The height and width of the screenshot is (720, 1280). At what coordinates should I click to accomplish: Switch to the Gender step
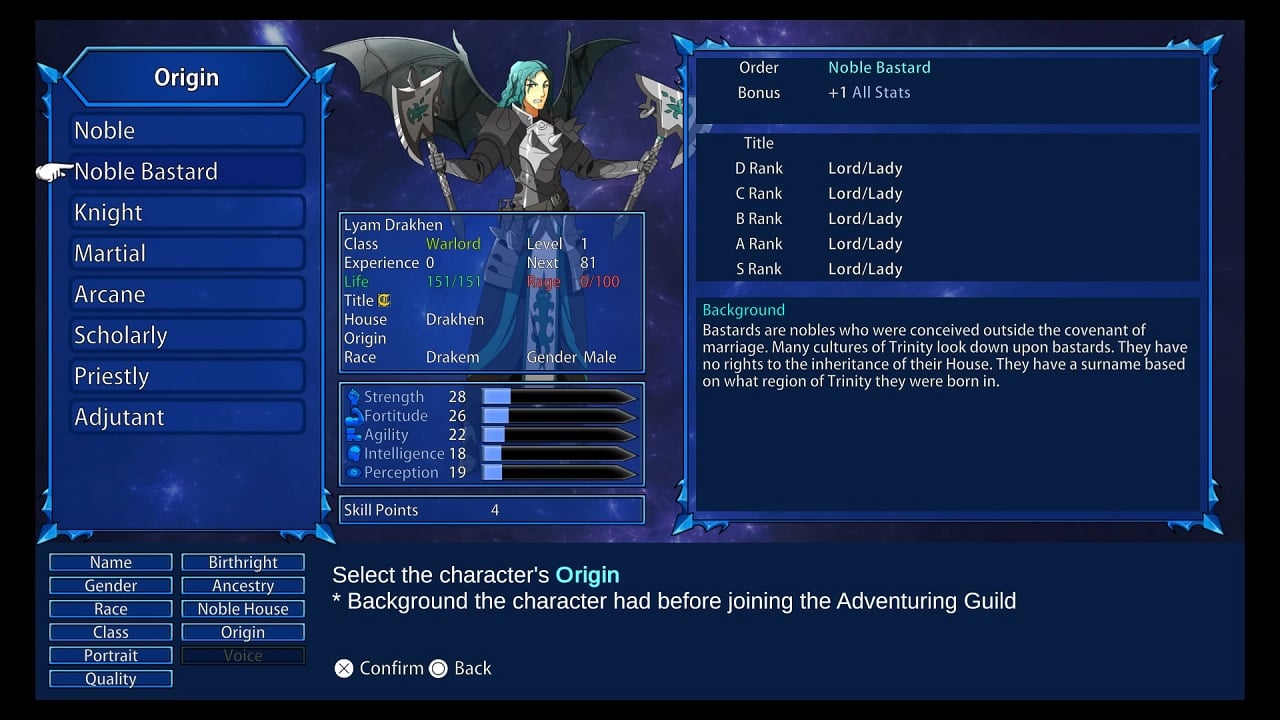click(111, 586)
